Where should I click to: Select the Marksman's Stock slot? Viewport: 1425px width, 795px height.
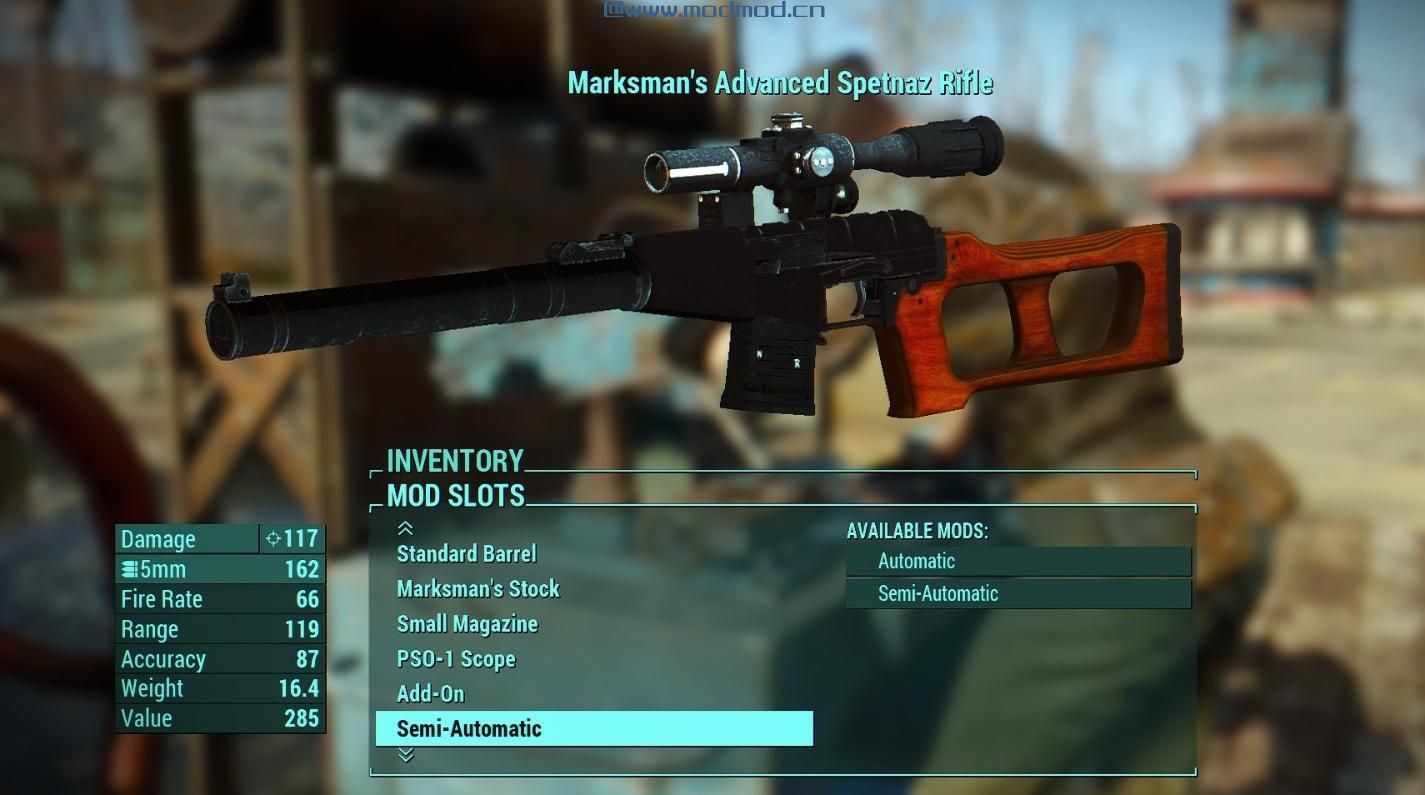pos(479,589)
